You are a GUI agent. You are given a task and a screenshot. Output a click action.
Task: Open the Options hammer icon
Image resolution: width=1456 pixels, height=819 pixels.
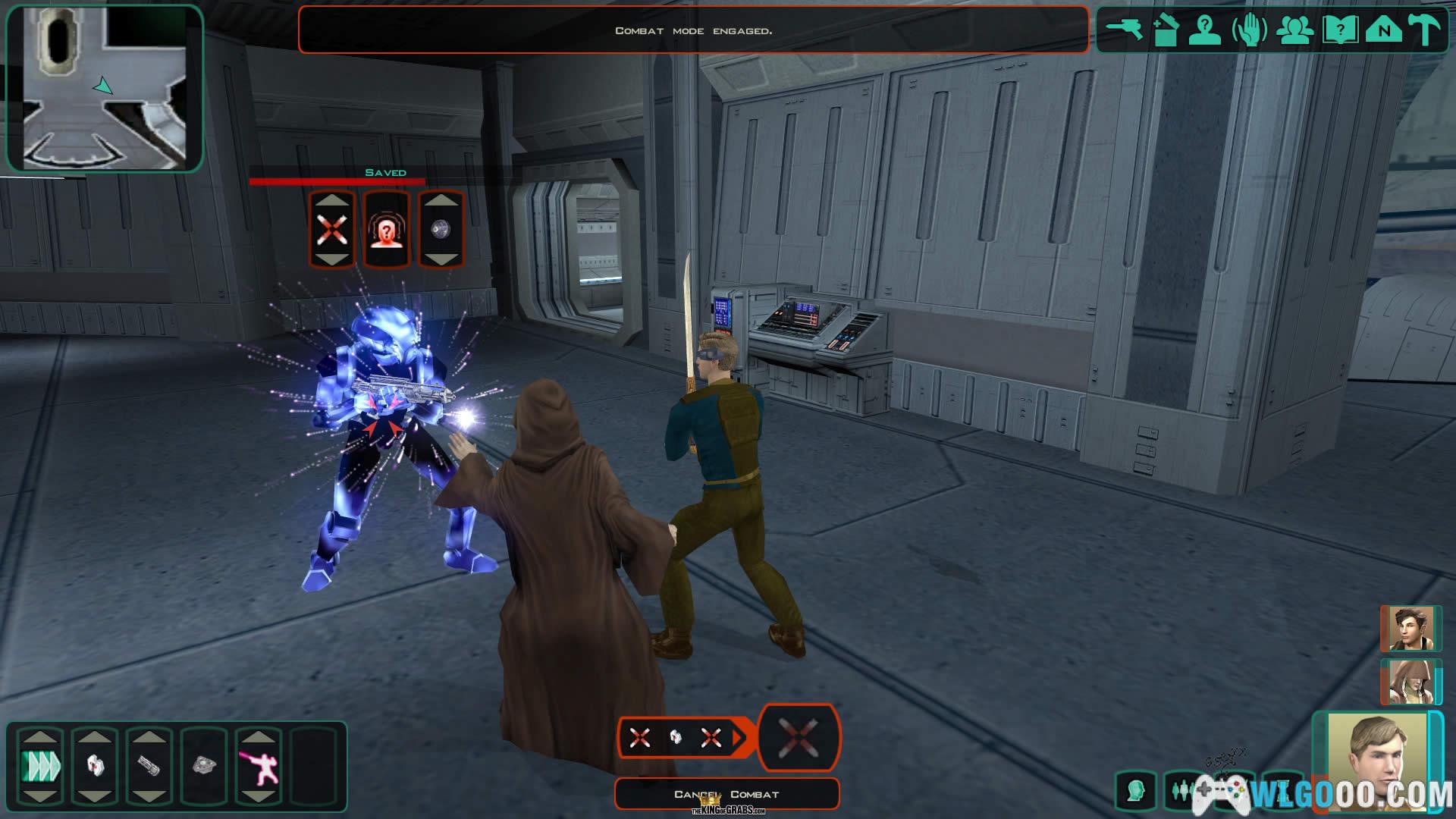(1425, 30)
